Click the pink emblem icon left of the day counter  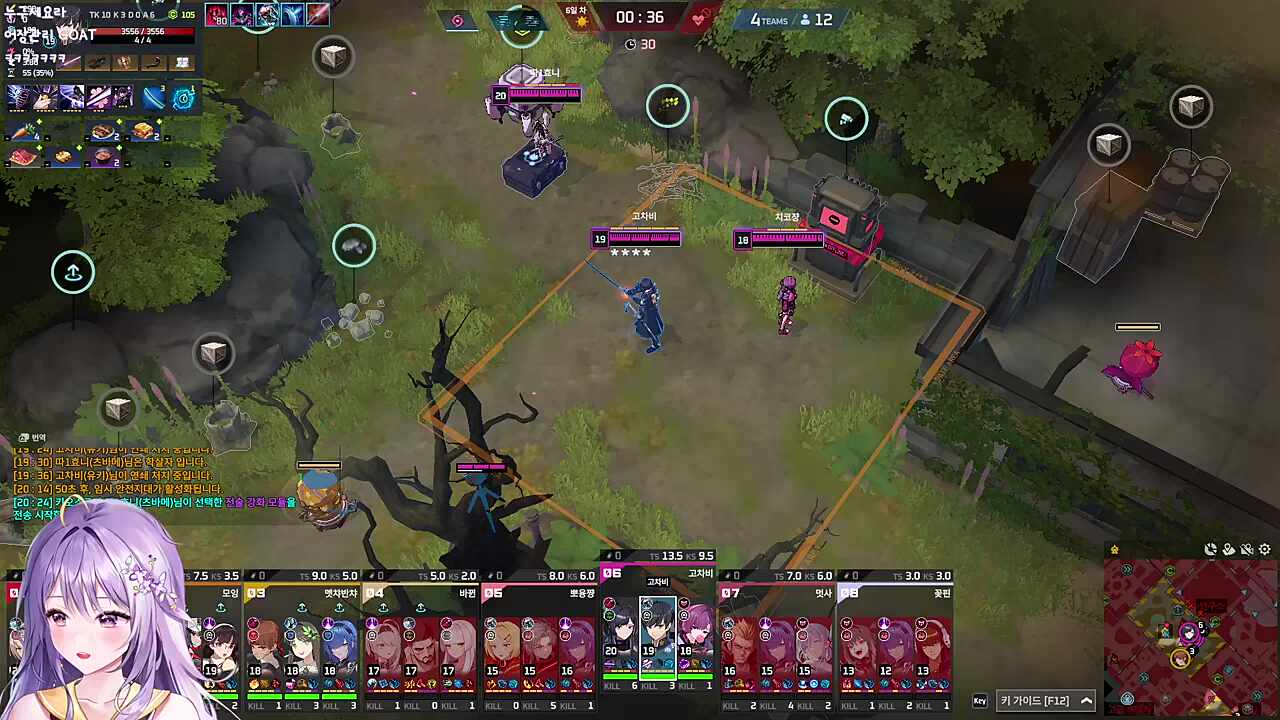click(x=457, y=20)
